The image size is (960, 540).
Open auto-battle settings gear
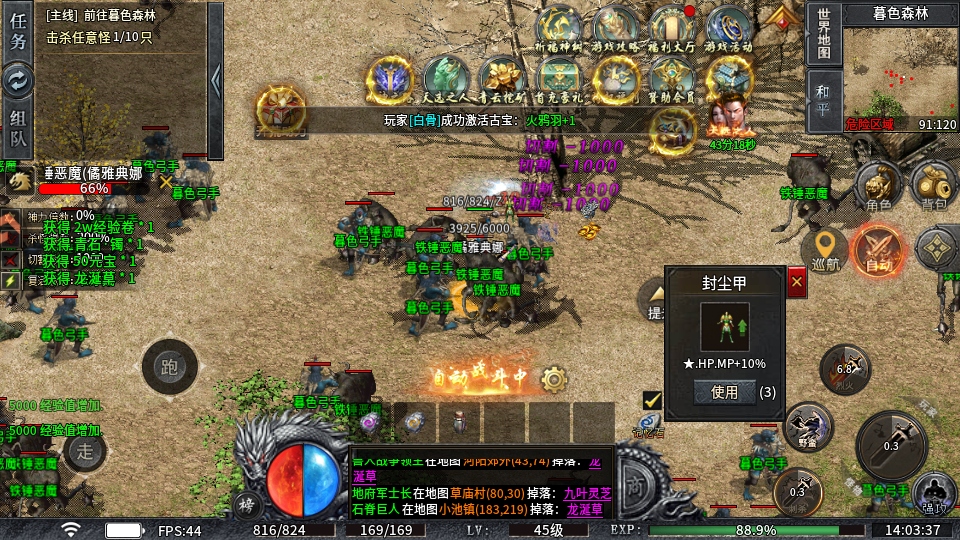point(553,379)
